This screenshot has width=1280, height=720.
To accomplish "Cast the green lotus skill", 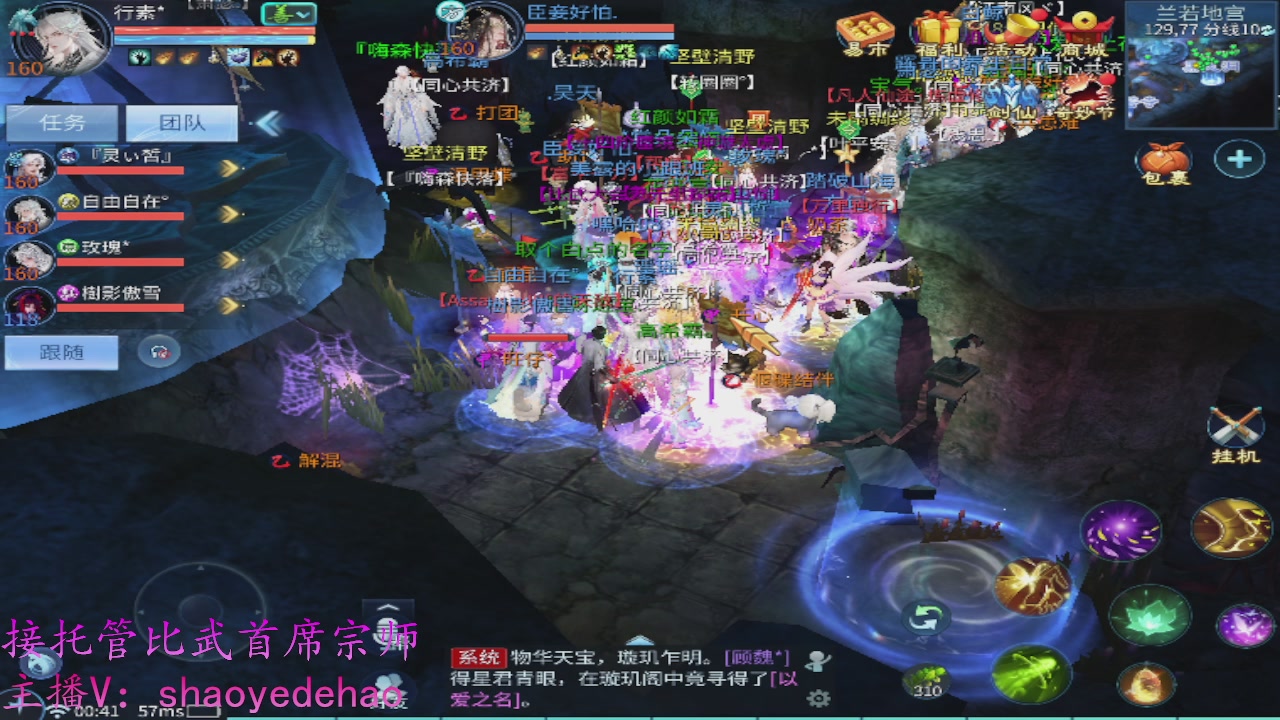I will point(1150,616).
